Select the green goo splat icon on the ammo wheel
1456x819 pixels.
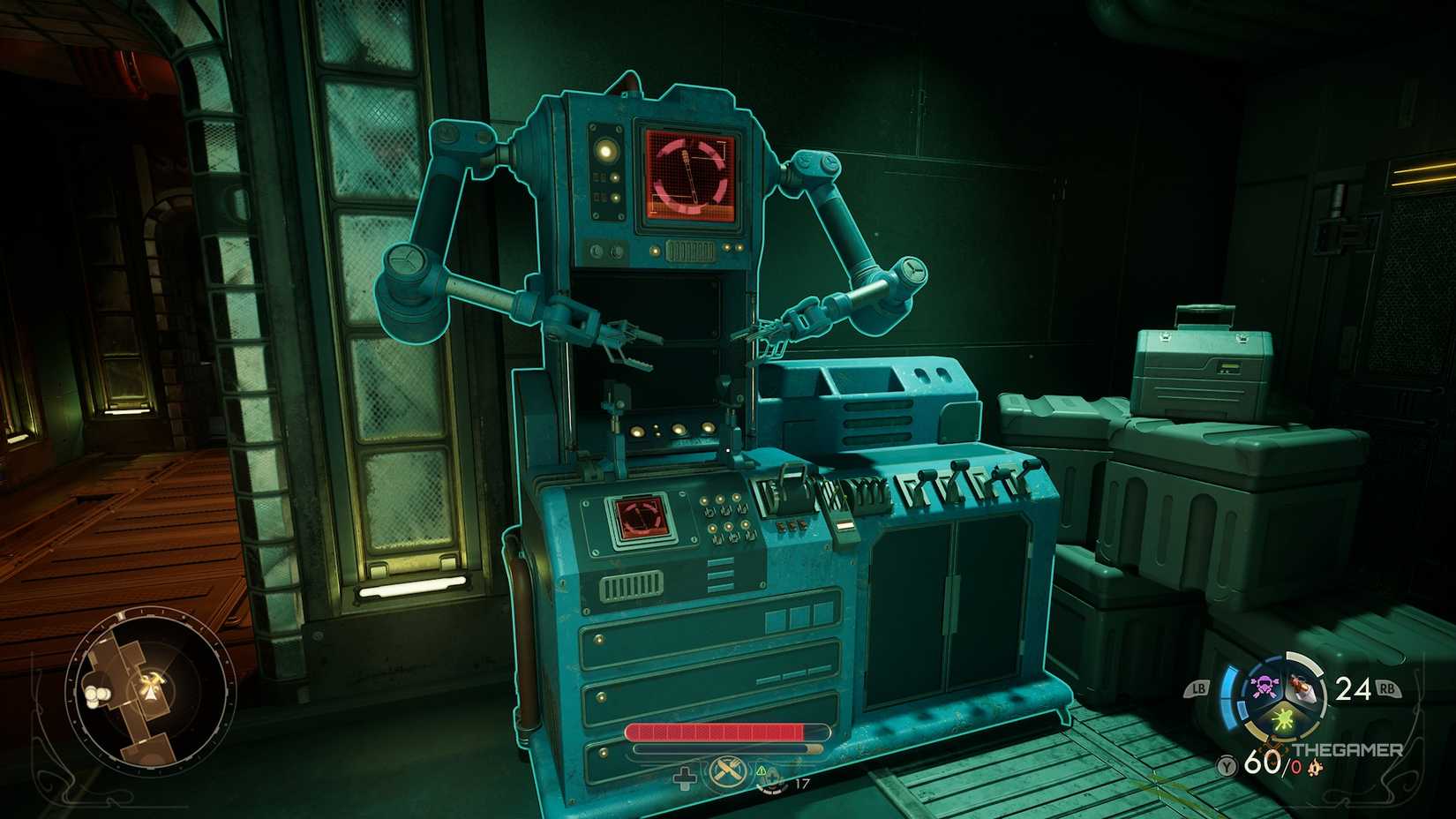click(1281, 719)
